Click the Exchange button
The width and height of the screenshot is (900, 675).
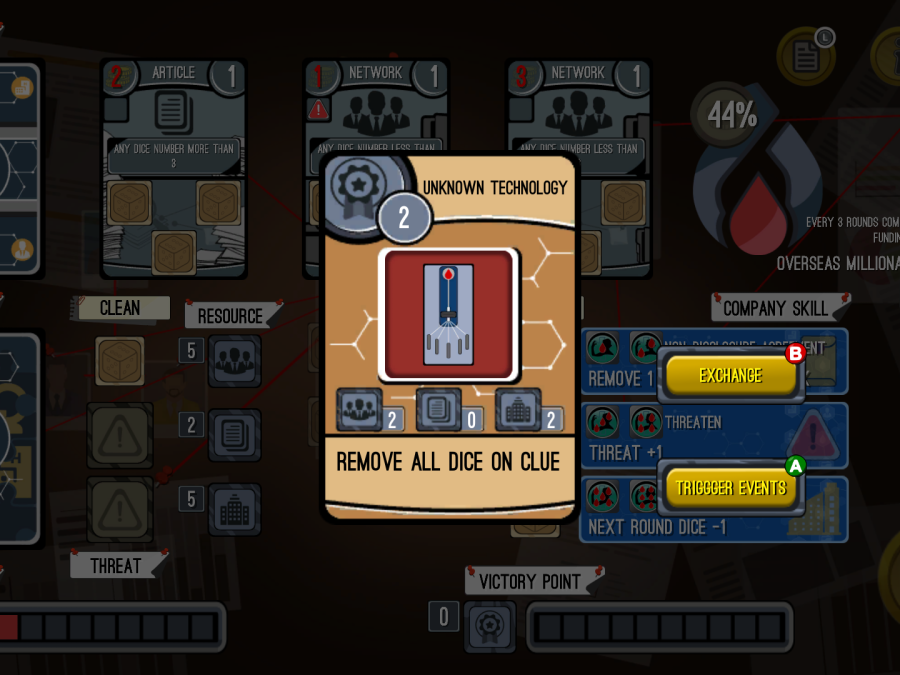click(x=729, y=376)
